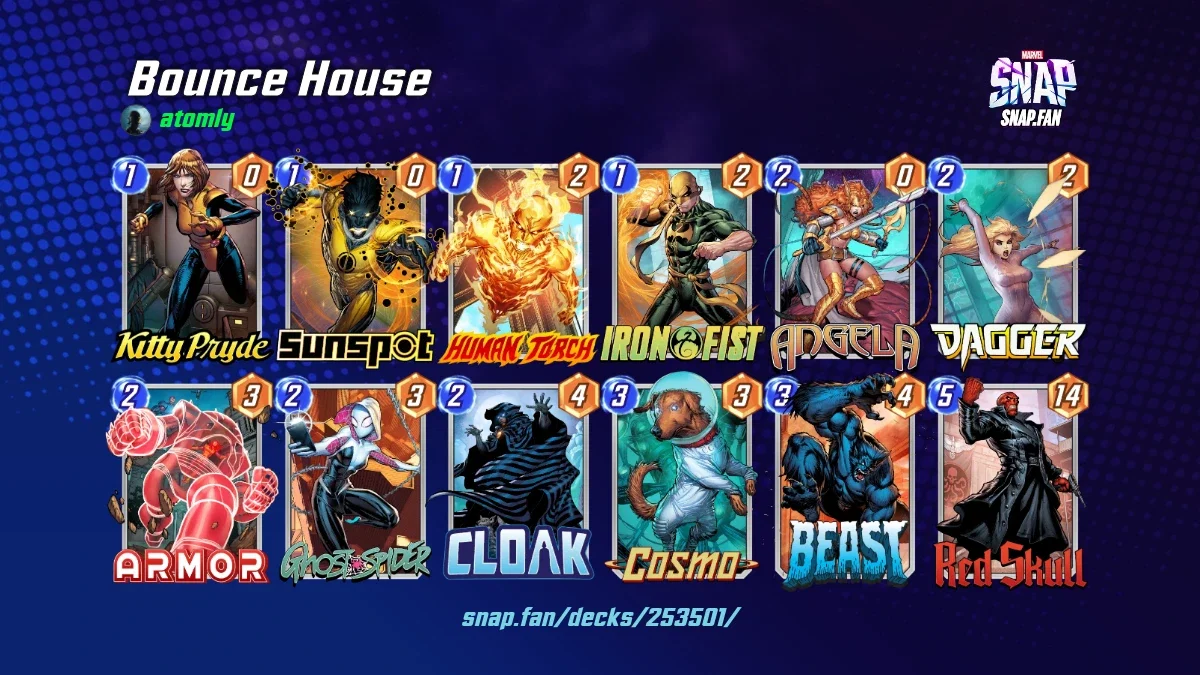Select the Iron Fist card

(x=682, y=260)
